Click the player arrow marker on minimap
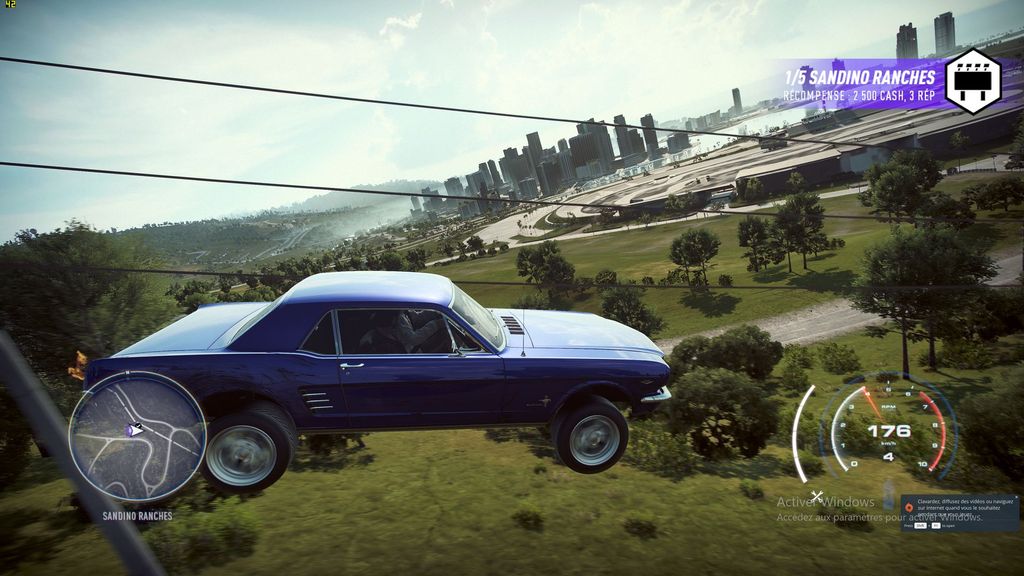 click(x=134, y=429)
